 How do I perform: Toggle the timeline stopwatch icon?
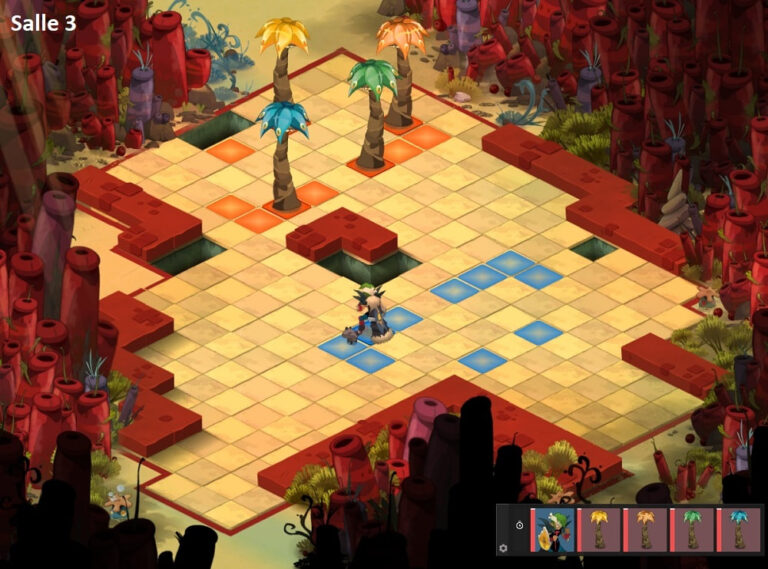point(519,524)
